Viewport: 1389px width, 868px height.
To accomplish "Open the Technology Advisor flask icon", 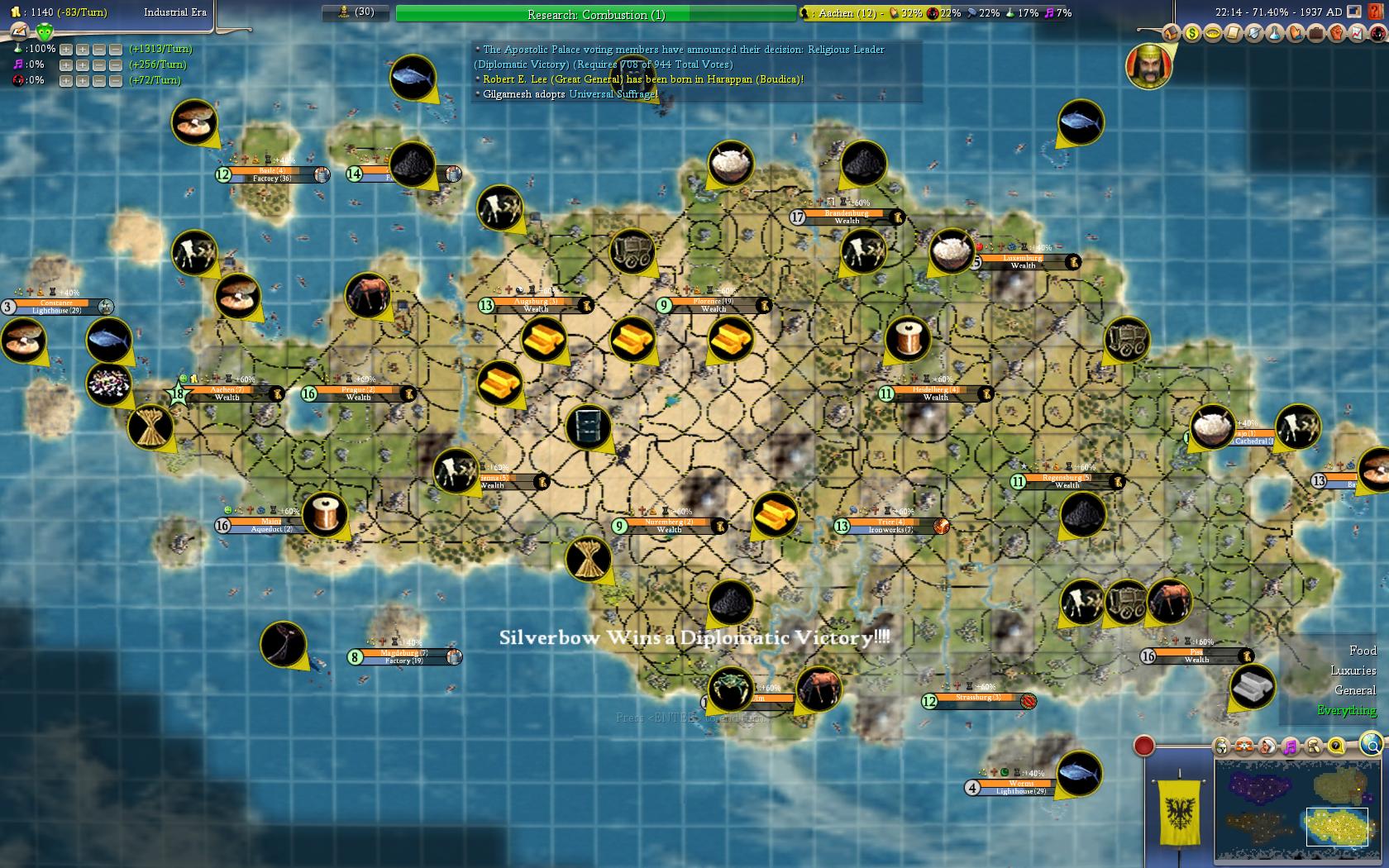I will (x=1274, y=33).
